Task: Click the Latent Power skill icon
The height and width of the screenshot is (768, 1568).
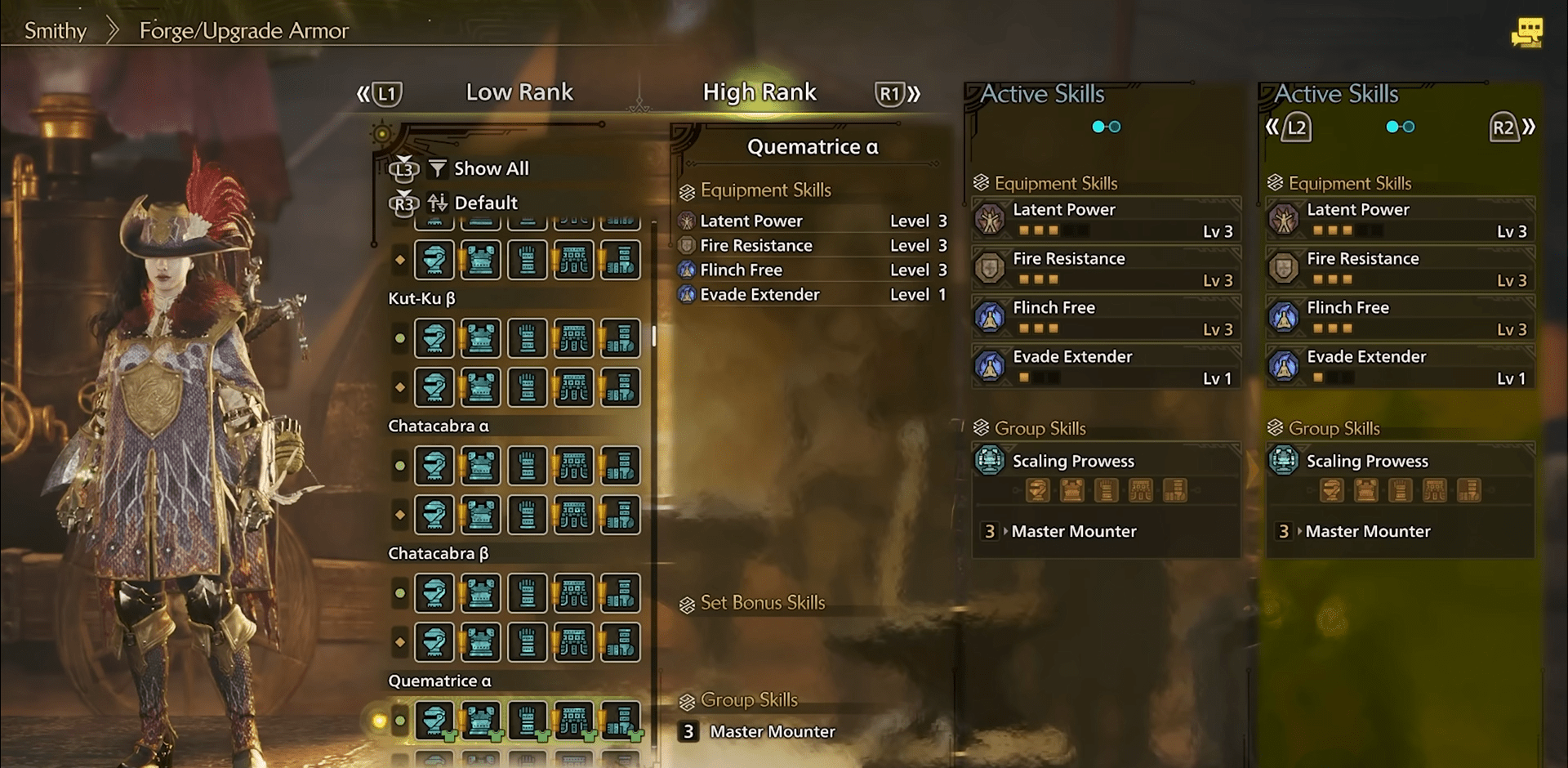Action: tap(991, 219)
